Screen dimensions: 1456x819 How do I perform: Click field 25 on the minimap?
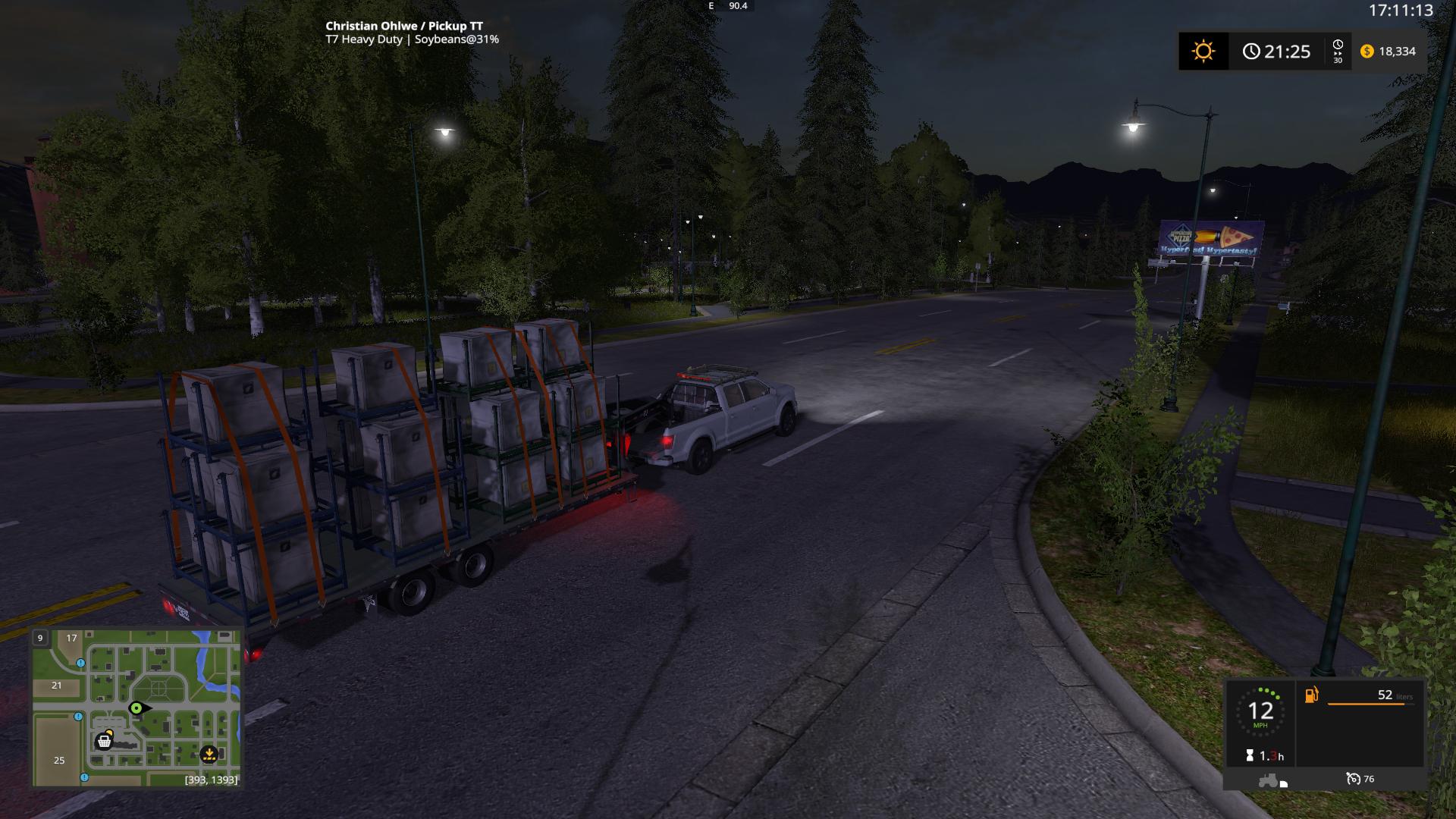pyautogui.click(x=59, y=760)
